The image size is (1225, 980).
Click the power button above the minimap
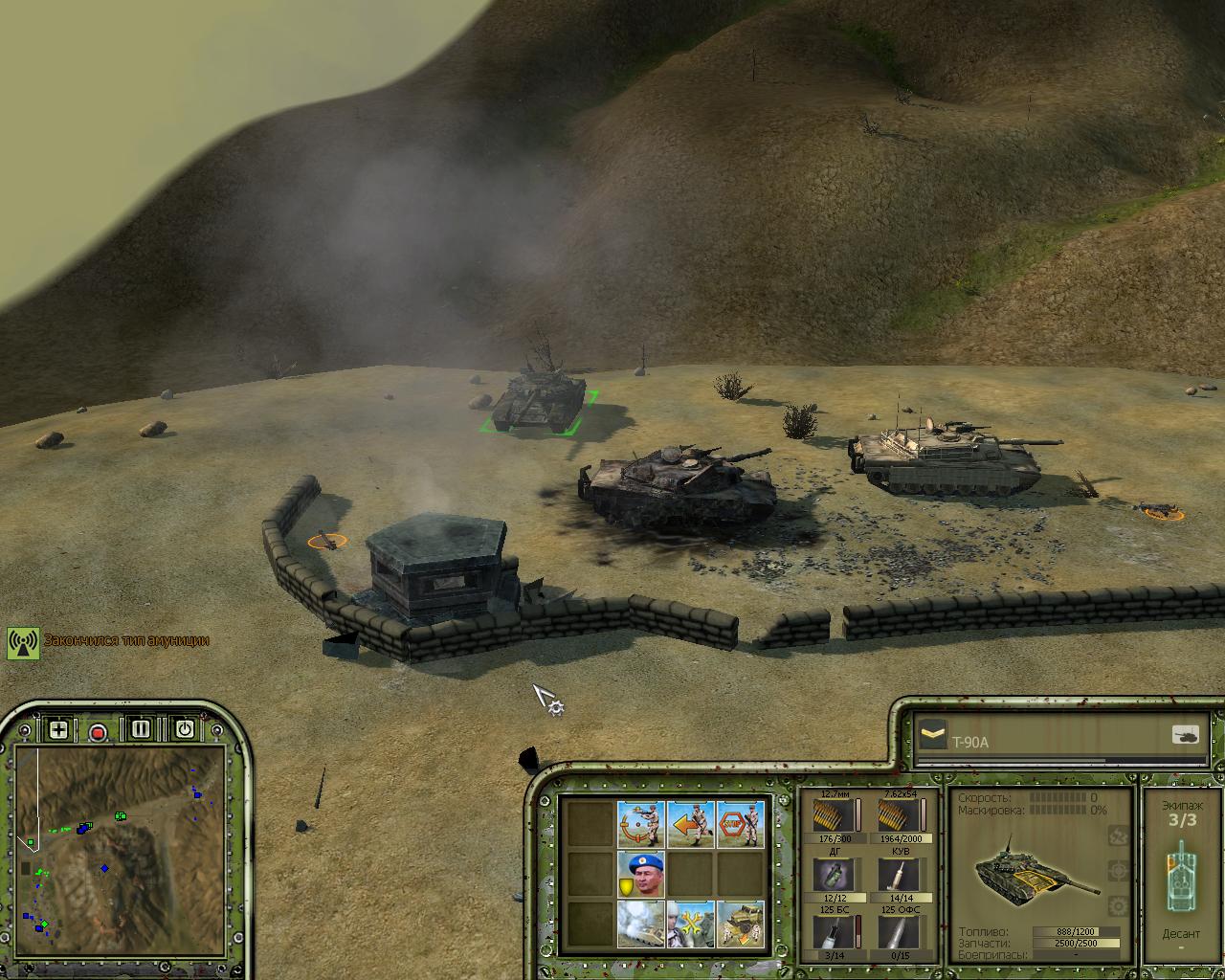coord(184,729)
